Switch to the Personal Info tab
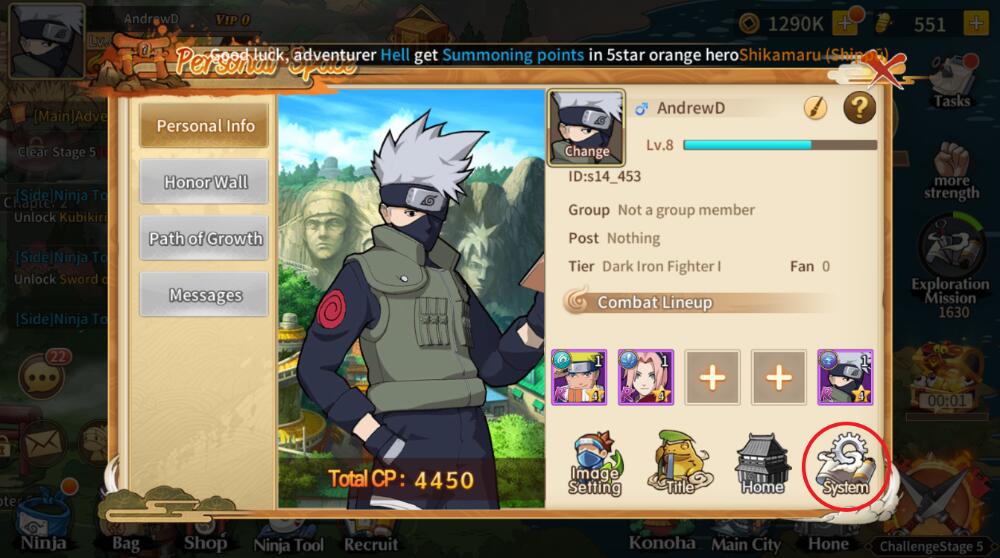The height and width of the screenshot is (558, 1000). coord(205,126)
